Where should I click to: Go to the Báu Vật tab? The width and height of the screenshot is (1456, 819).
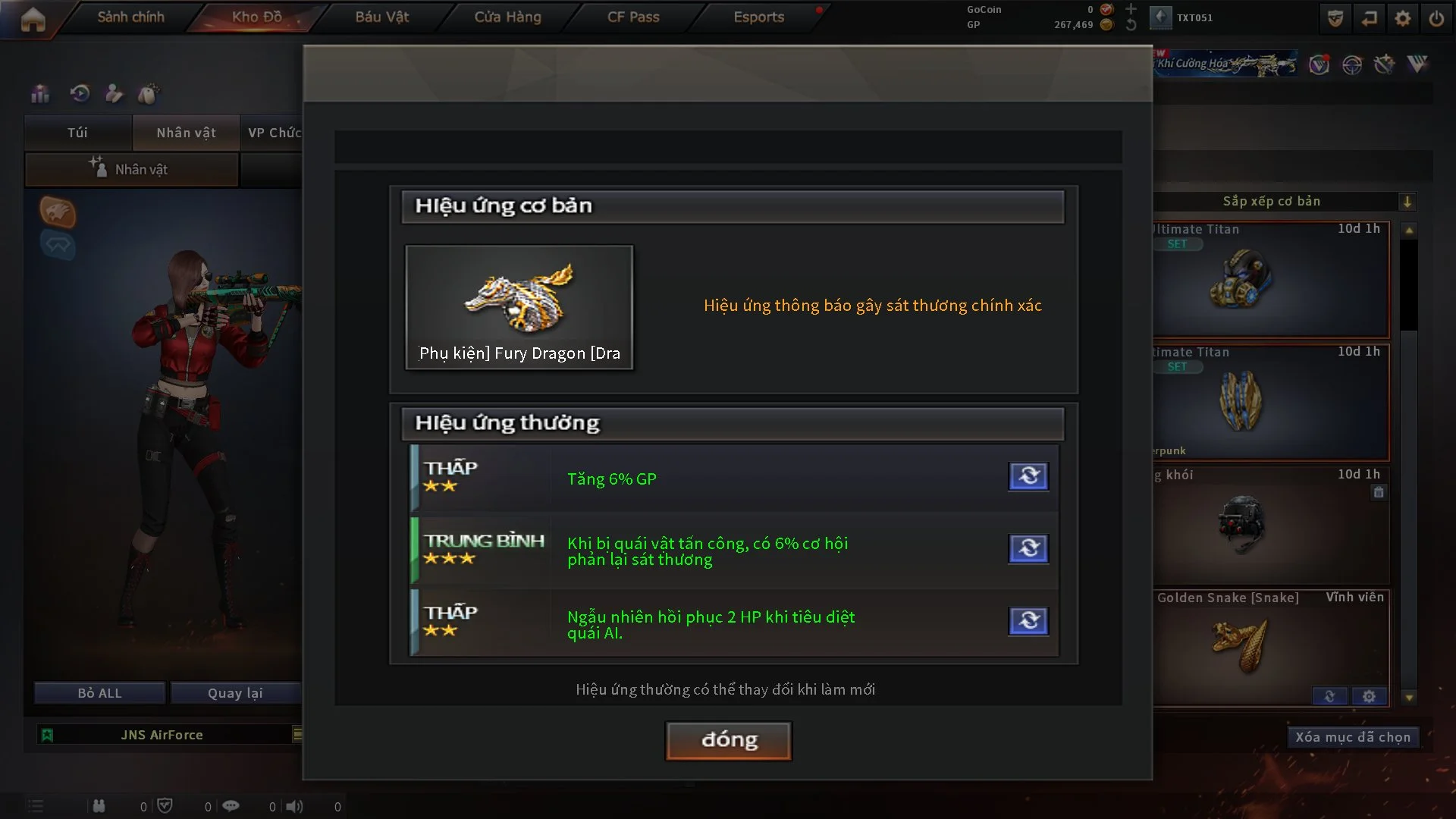pyautogui.click(x=381, y=17)
